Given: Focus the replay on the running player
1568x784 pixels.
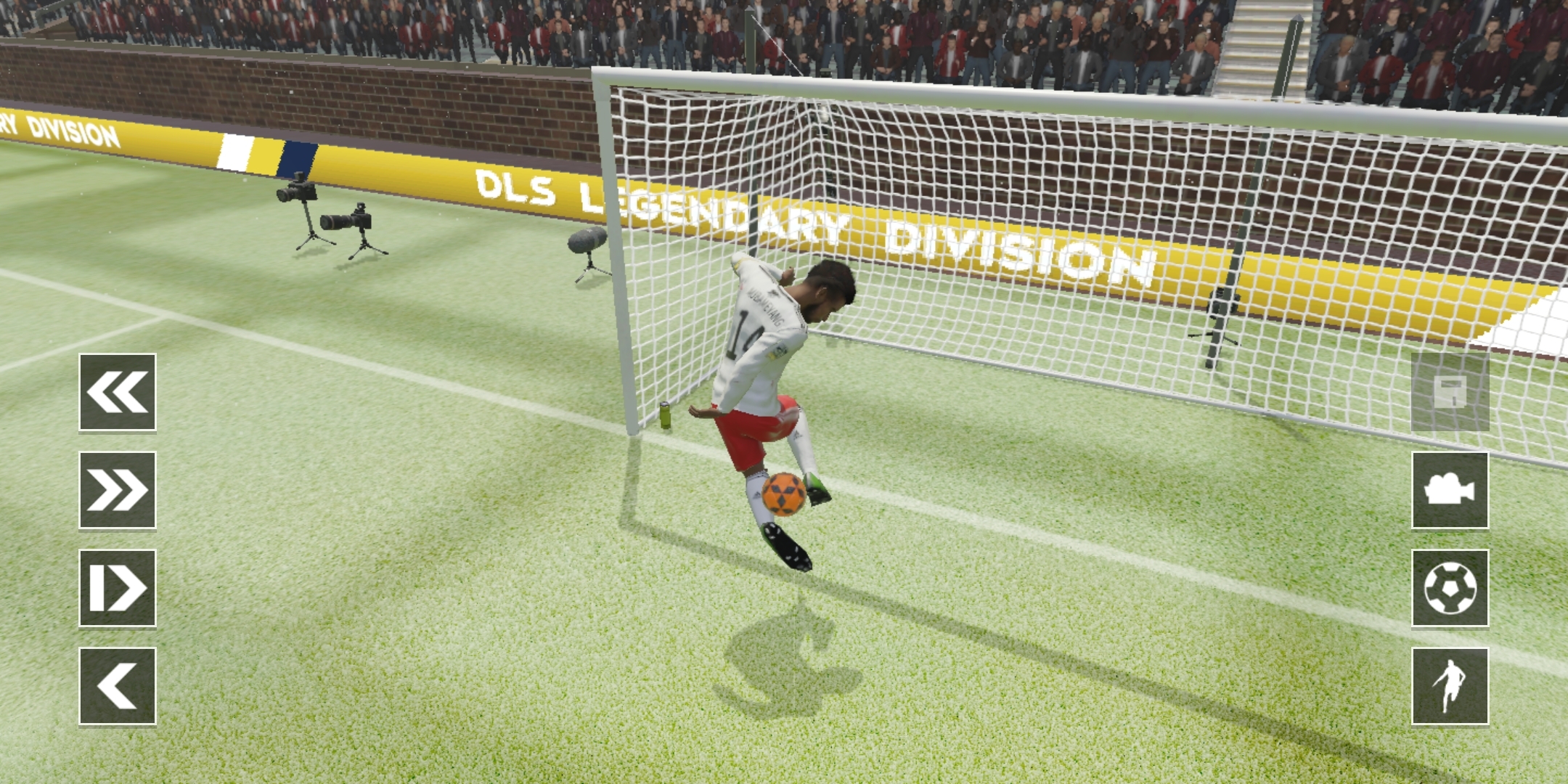Looking at the screenshot, I should (x=1450, y=686).
